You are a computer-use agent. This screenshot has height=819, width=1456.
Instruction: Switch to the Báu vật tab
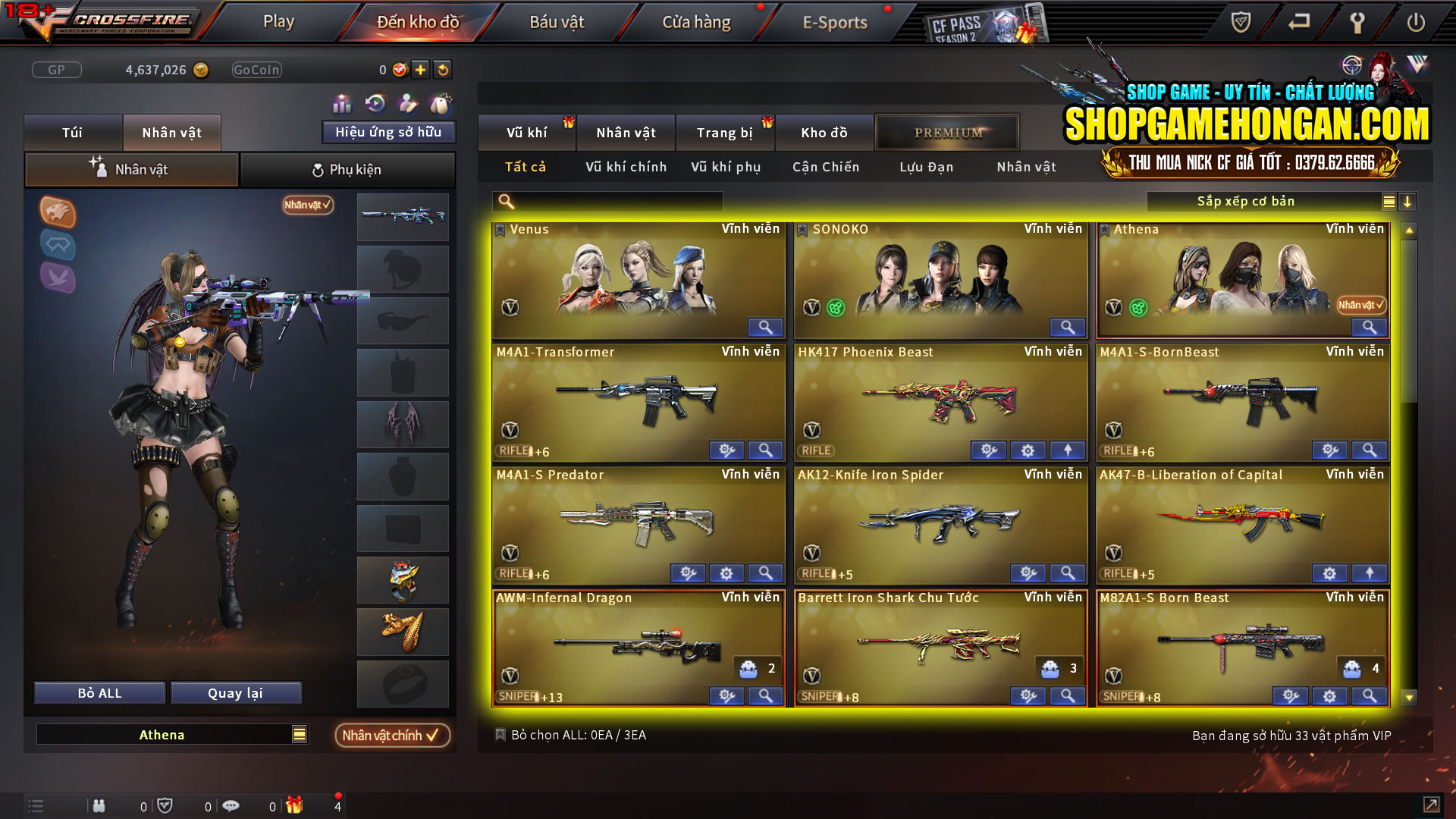(557, 22)
